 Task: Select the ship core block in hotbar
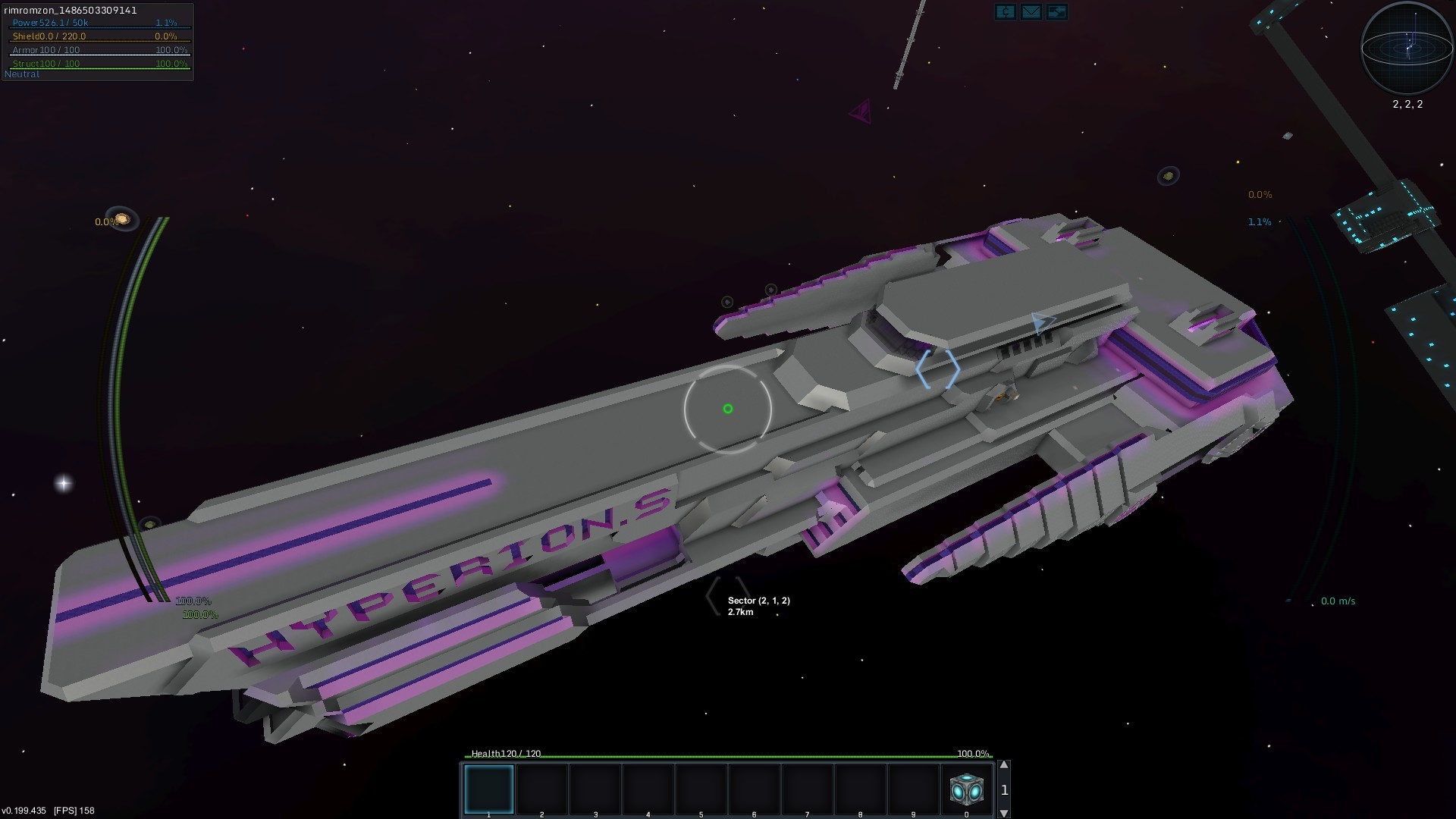point(966,789)
